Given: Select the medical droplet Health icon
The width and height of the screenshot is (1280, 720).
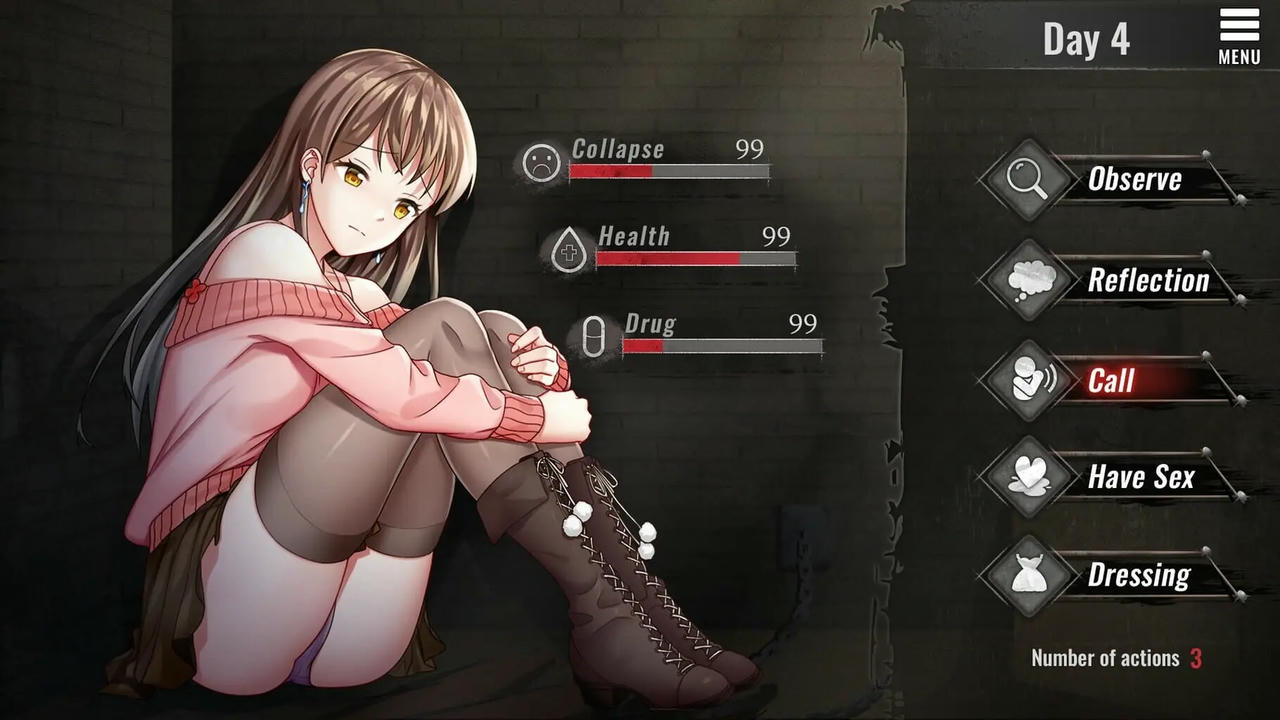Looking at the screenshot, I should (567, 251).
